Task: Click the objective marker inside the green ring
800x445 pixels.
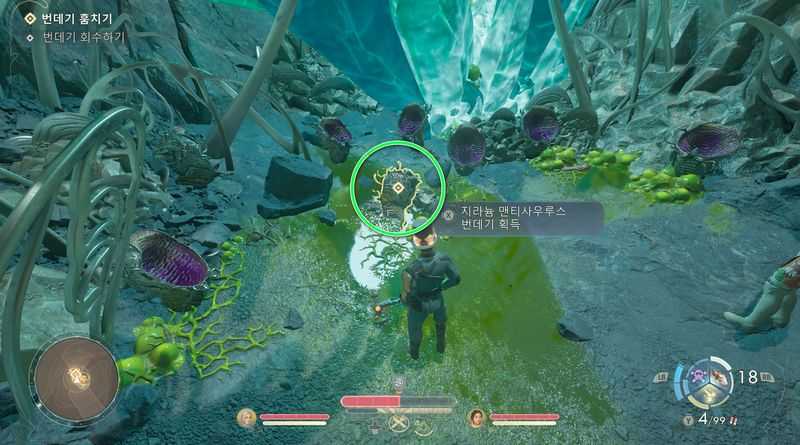Action: click(398, 187)
